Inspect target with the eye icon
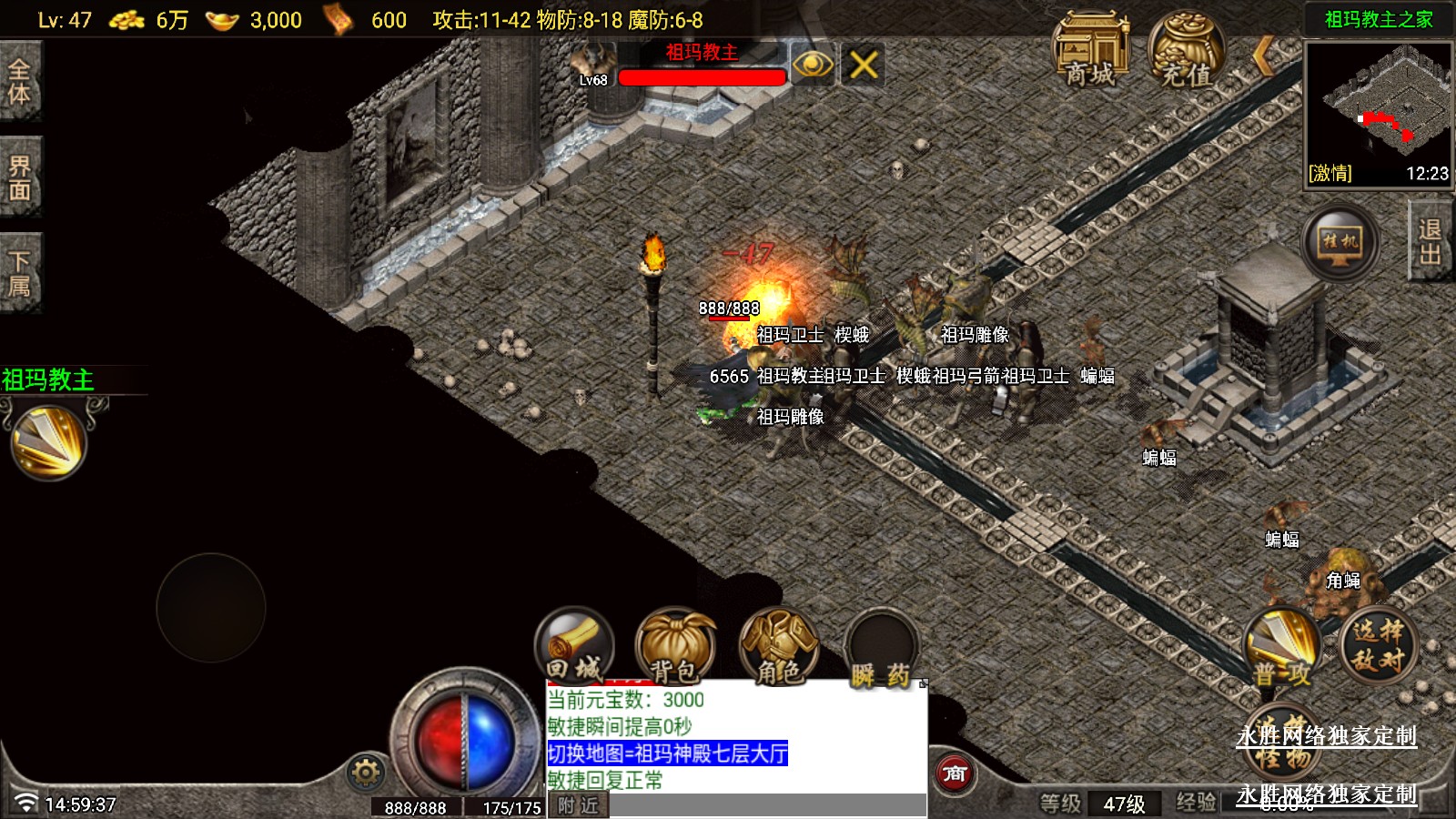Image resolution: width=1456 pixels, height=819 pixels. (812, 65)
